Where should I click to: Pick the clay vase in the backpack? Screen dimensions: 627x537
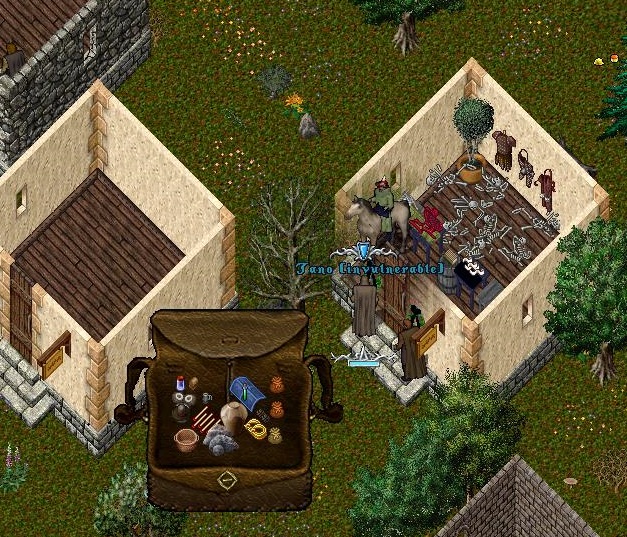click(x=233, y=417)
